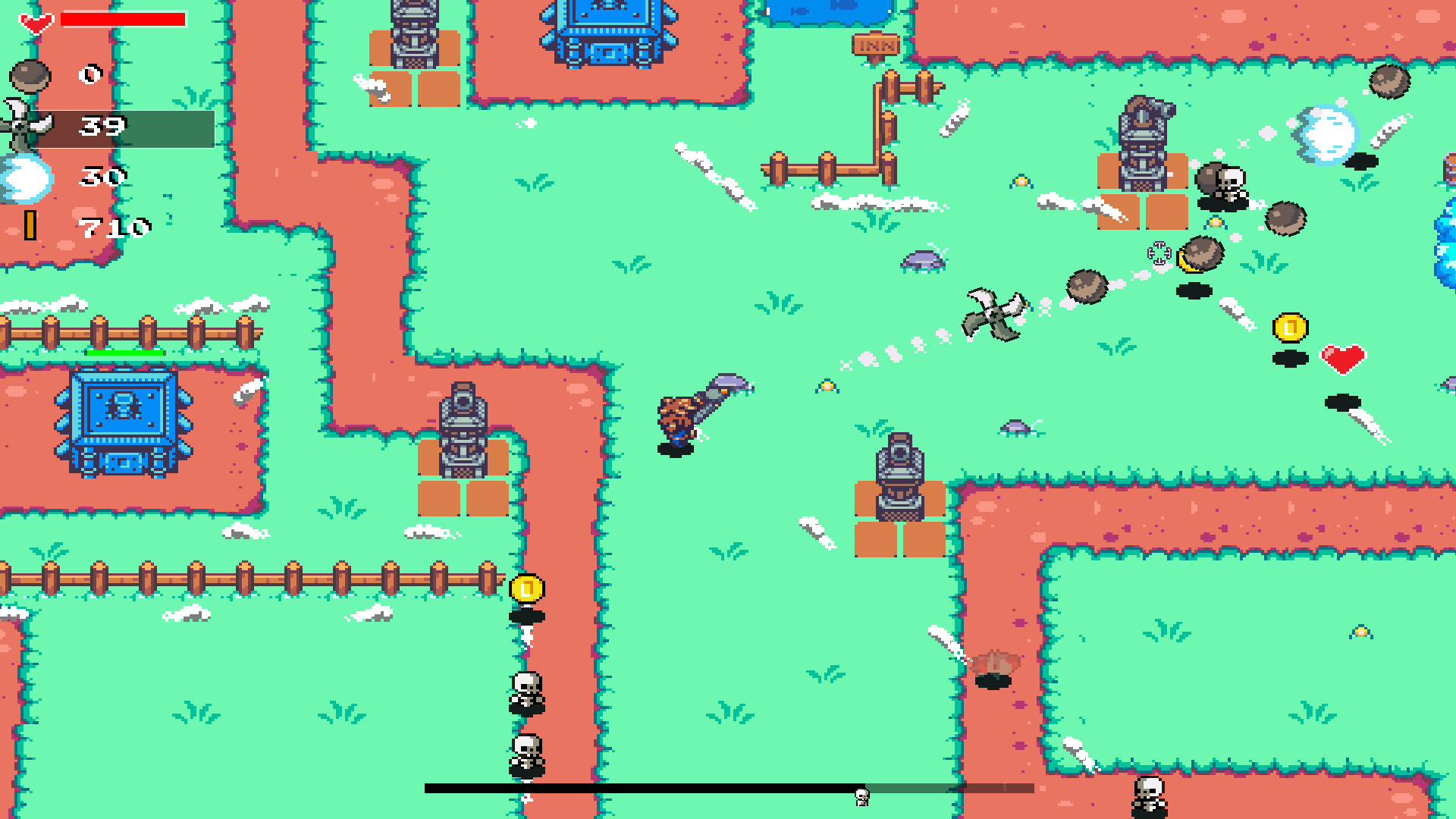The height and width of the screenshot is (819, 1456).
Task: Select the shuriken weapon icon showing 39
Action: [27, 125]
